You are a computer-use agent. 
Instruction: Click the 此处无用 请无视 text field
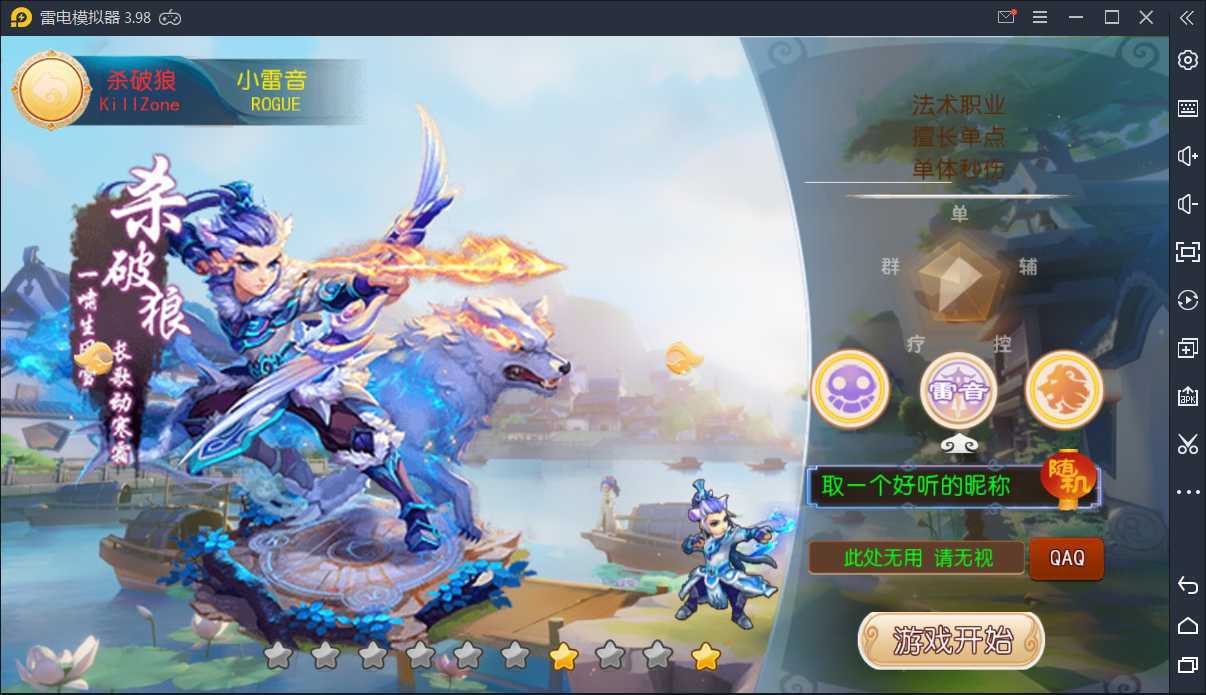[x=916, y=558]
